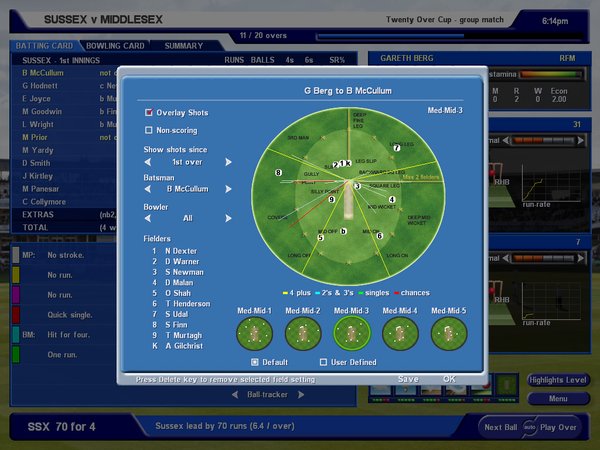Enable the Non-scoring checkbox
This screenshot has height=450, width=600.
coord(149,129)
